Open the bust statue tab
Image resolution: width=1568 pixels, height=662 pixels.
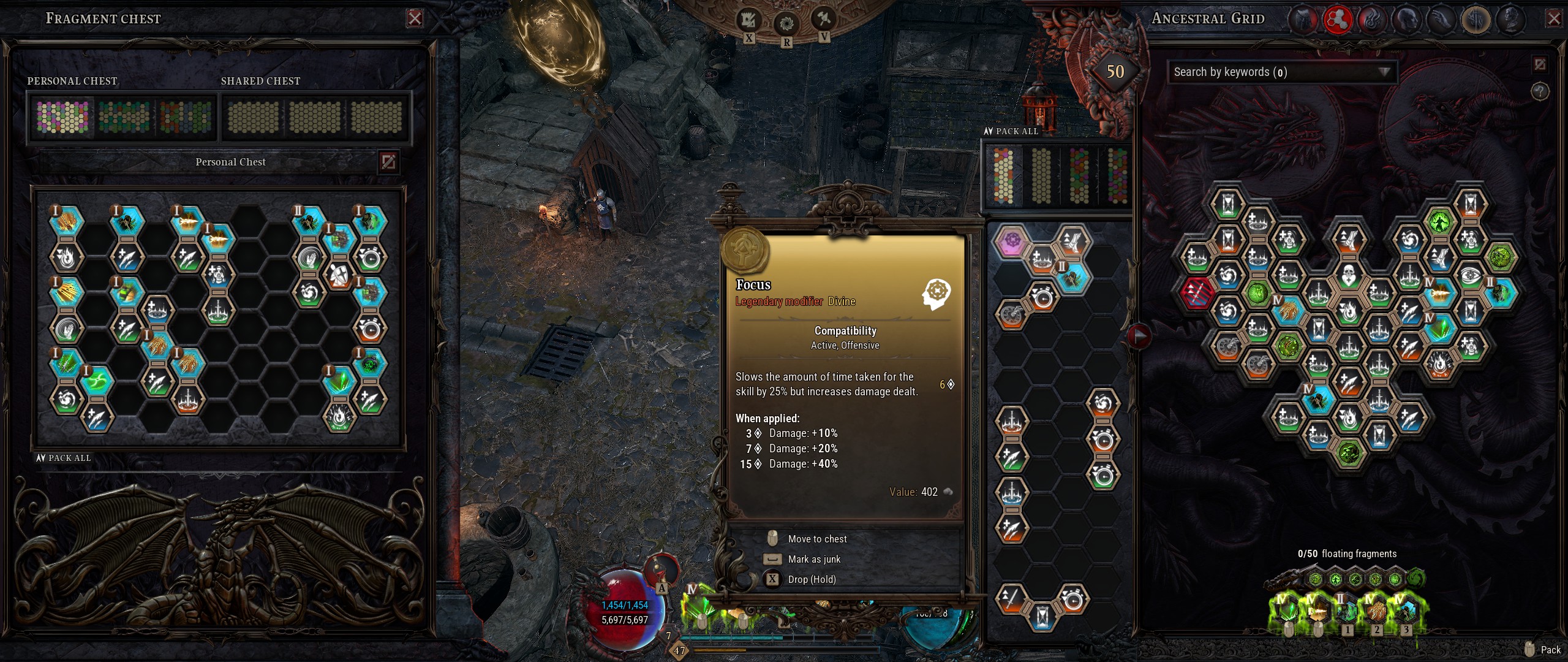pos(1510,20)
